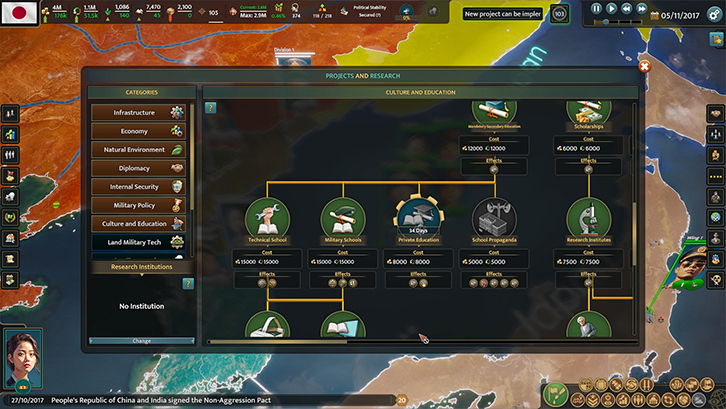Choose the Natural Environment category
This screenshot has height=409, width=726.
(140, 150)
